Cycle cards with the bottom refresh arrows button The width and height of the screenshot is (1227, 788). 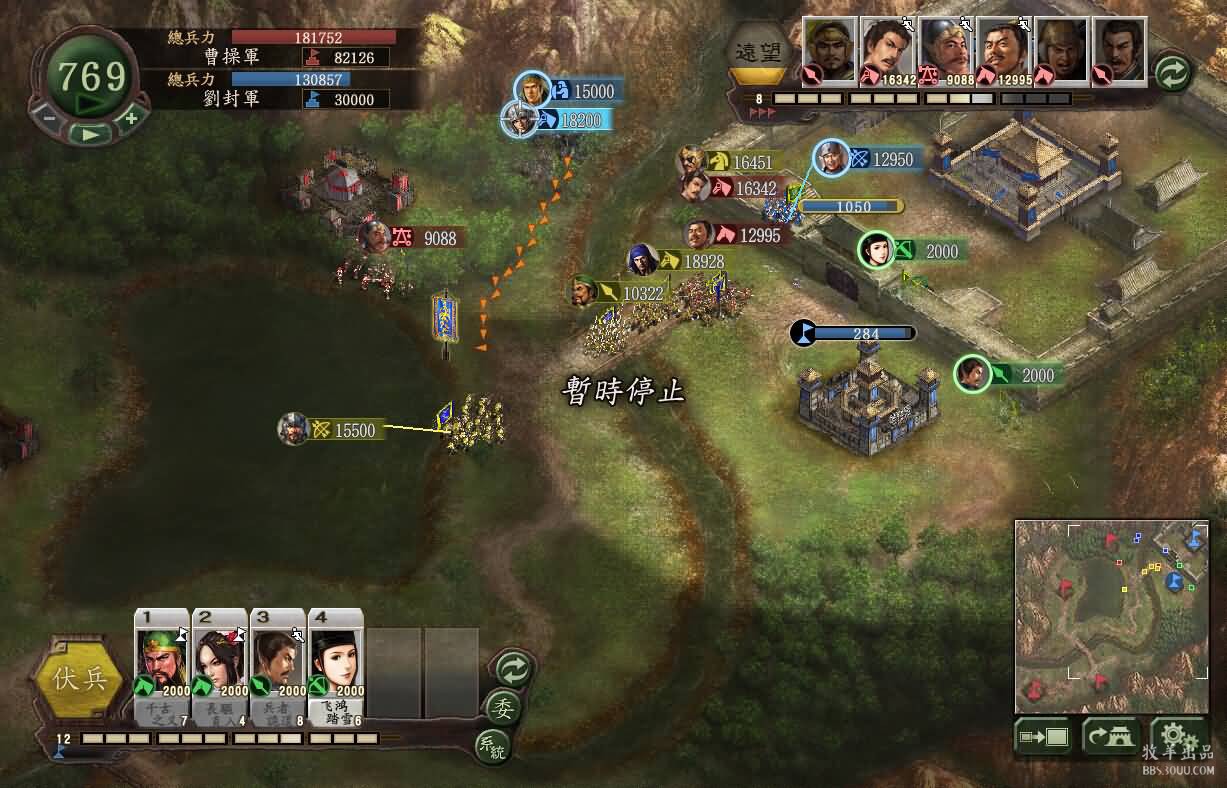513,667
